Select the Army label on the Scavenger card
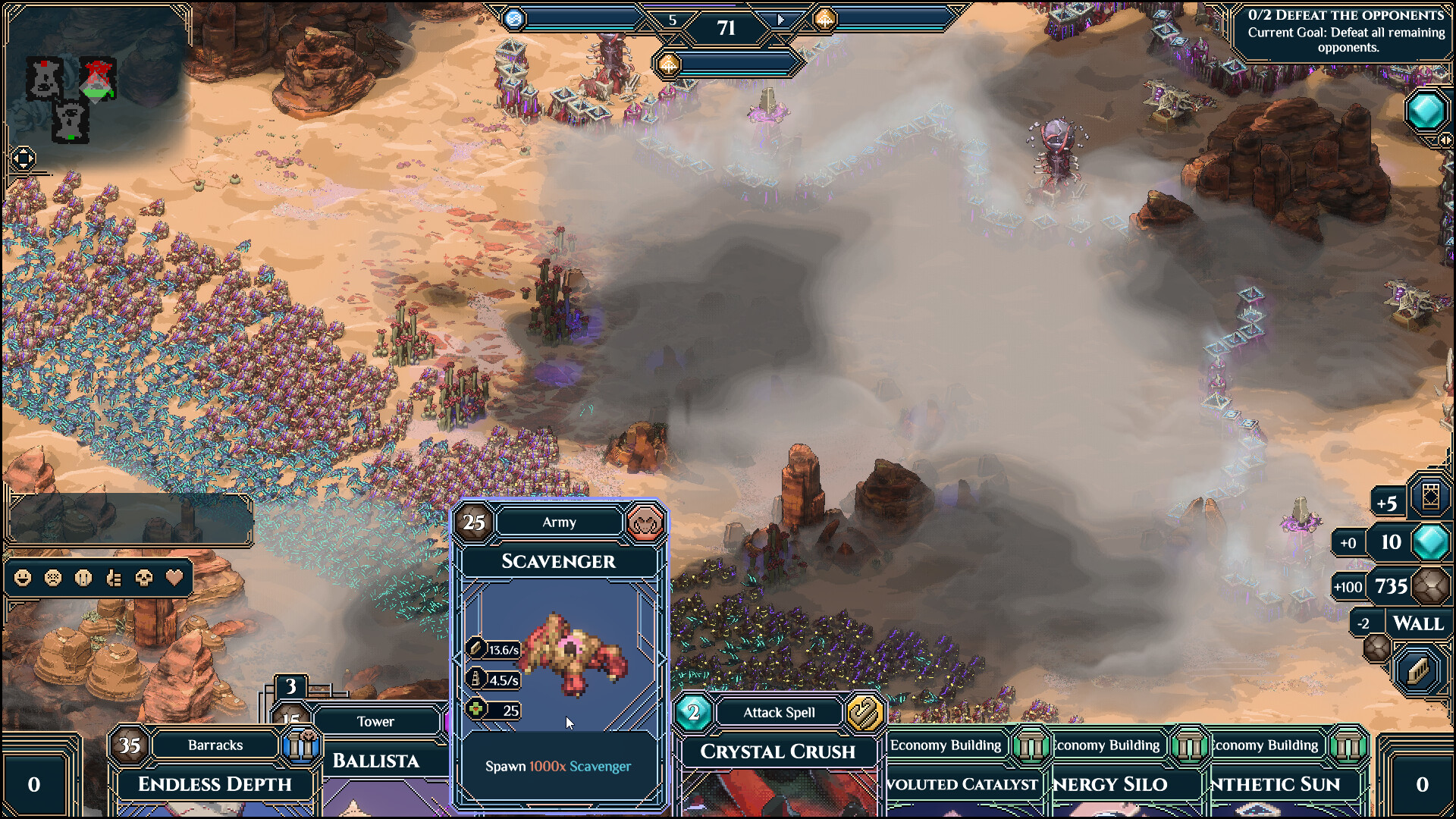Viewport: 1456px width, 819px height. click(x=559, y=522)
